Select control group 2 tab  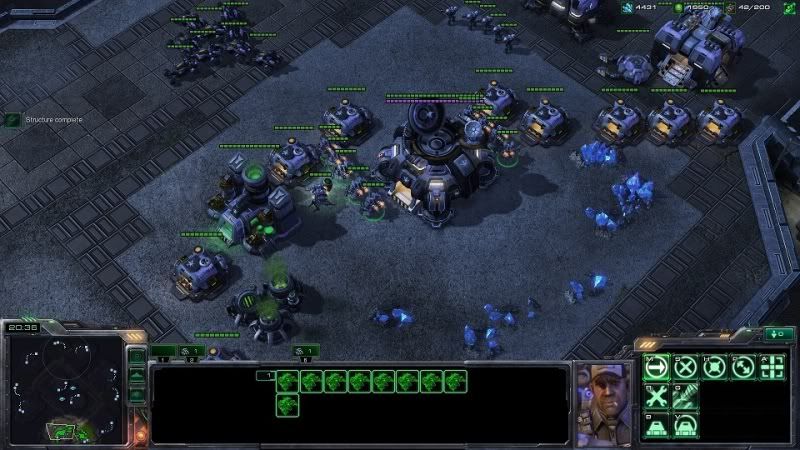pyautogui.click(x=191, y=351)
